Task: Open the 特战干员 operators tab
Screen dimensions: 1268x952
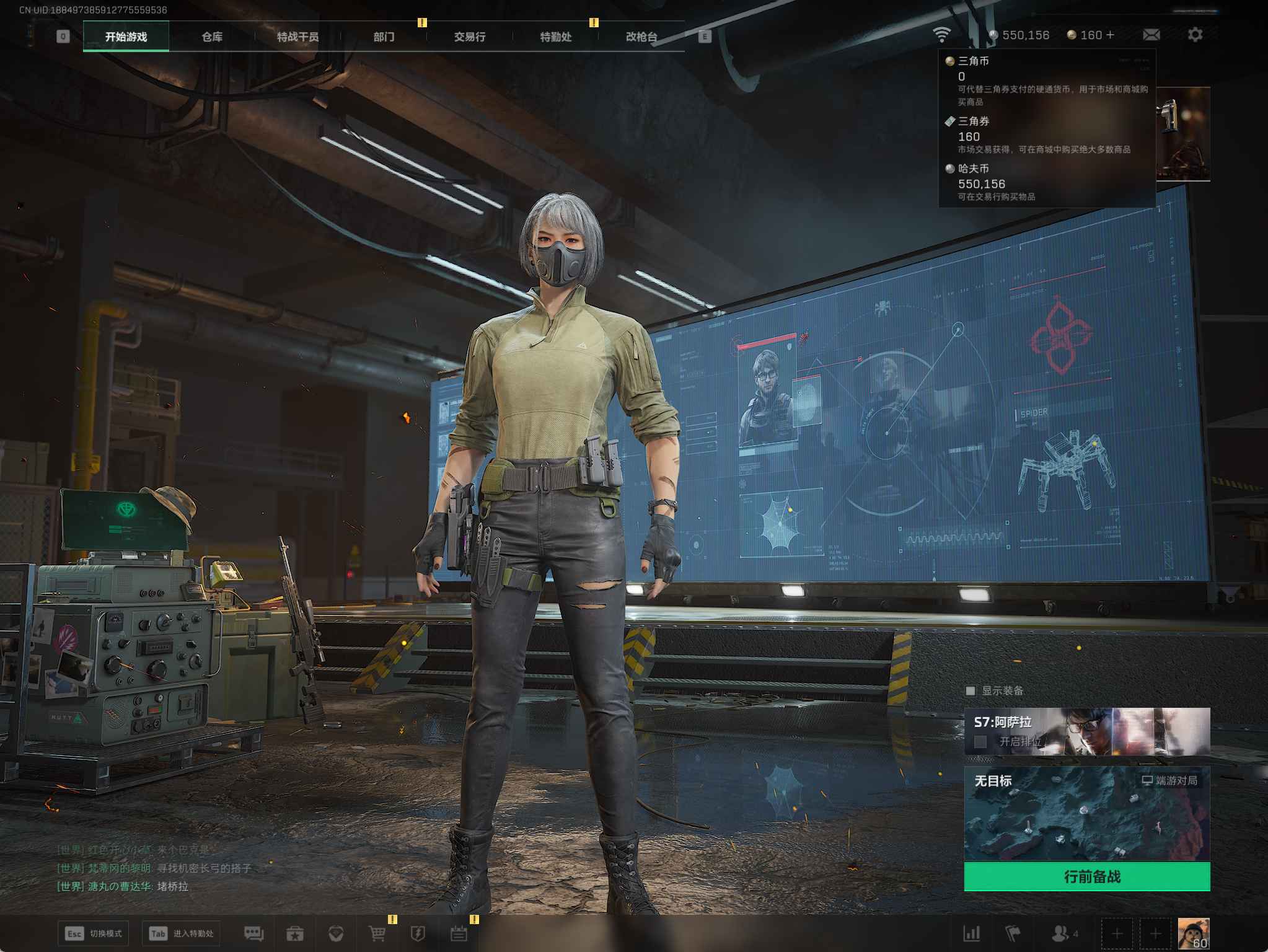Action: click(x=297, y=37)
